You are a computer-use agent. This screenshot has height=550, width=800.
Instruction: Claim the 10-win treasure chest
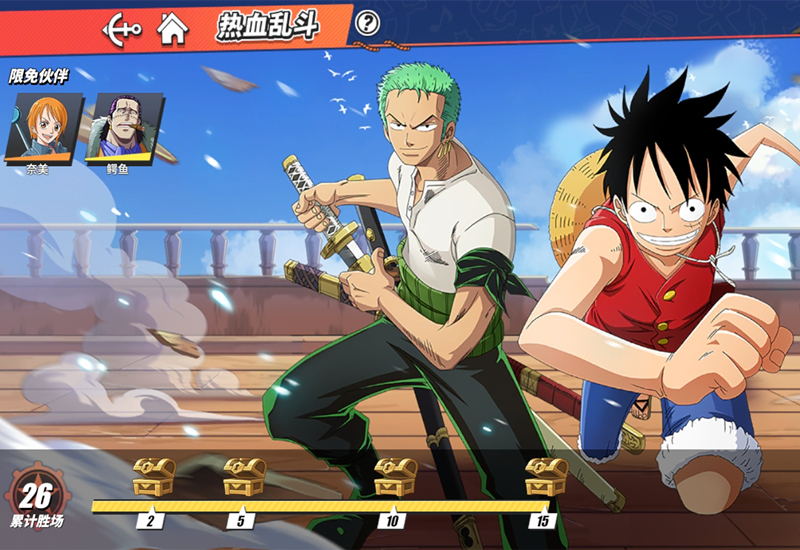pyautogui.click(x=396, y=477)
